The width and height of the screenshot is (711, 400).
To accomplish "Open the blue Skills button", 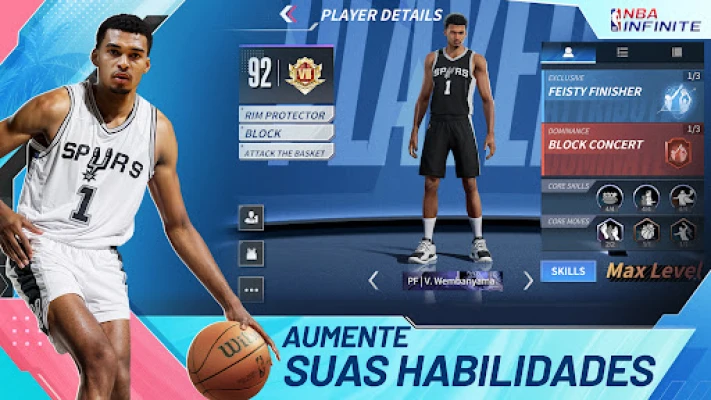I will pos(568,270).
